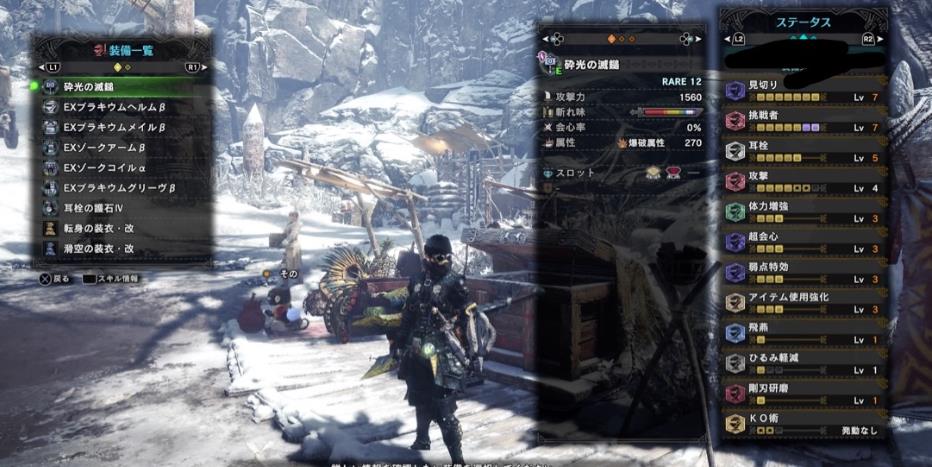Image resolution: width=932 pixels, height=467 pixels.
Task: Choose the ひるみ軽減 skill entry
Action: click(805, 362)
